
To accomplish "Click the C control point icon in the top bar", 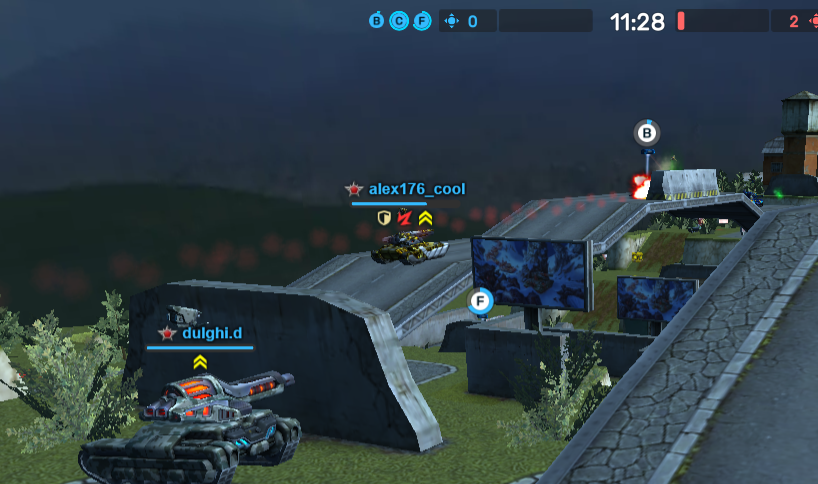I will tap(399, 21).
